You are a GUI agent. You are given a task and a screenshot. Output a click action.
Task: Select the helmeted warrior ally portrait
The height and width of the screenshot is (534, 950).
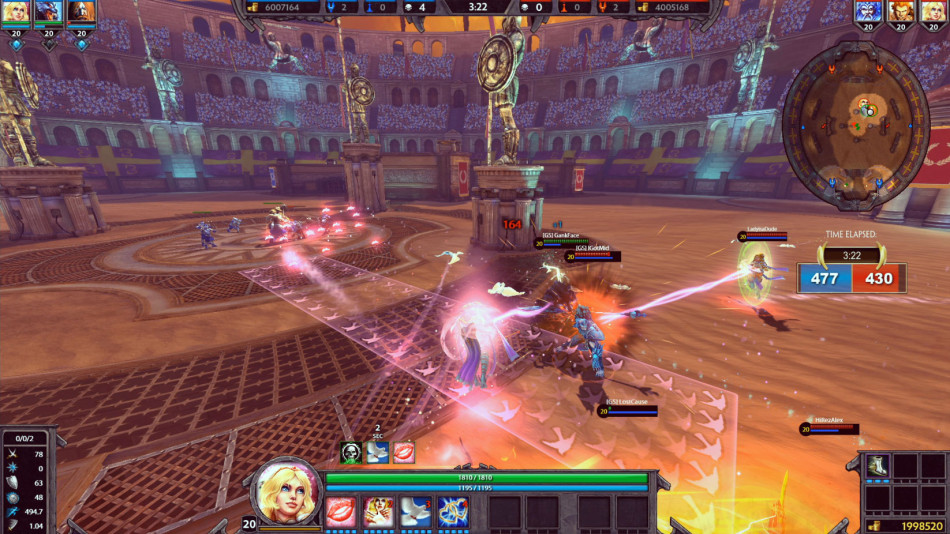pyautogui.click(x=81, y=12)
